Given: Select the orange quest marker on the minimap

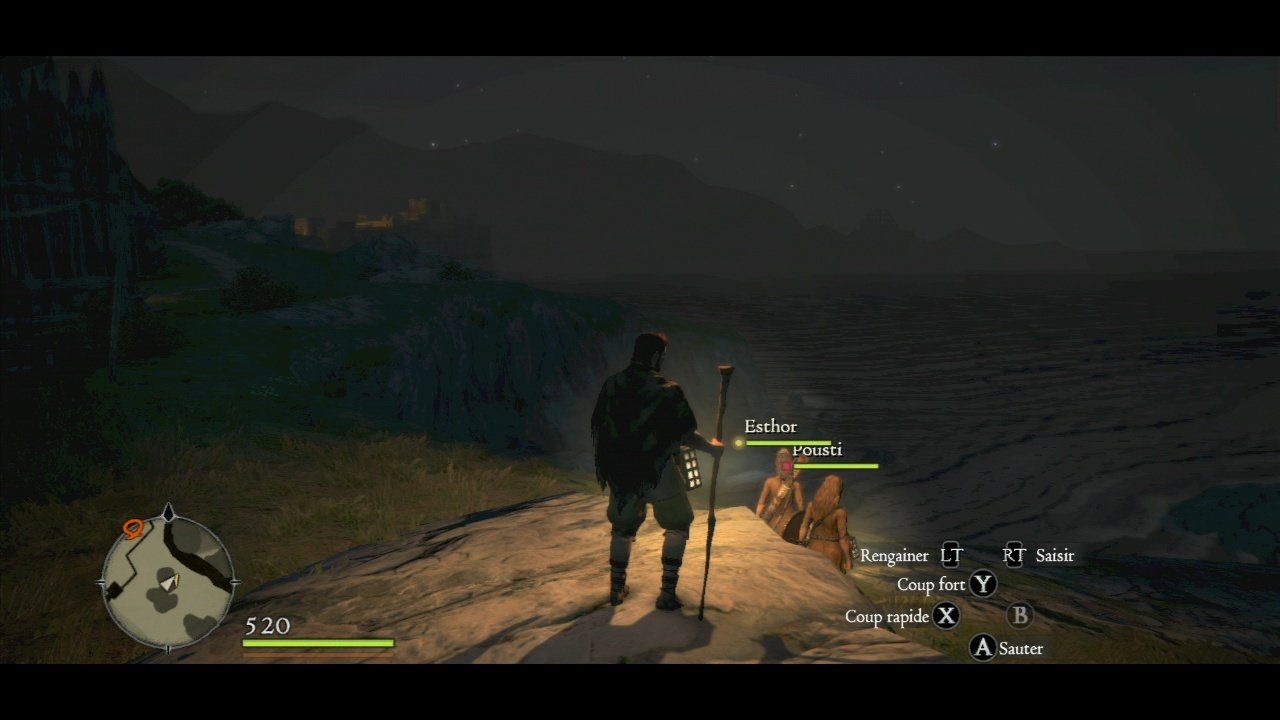Looking at the screenshot, I should (132, 526).
